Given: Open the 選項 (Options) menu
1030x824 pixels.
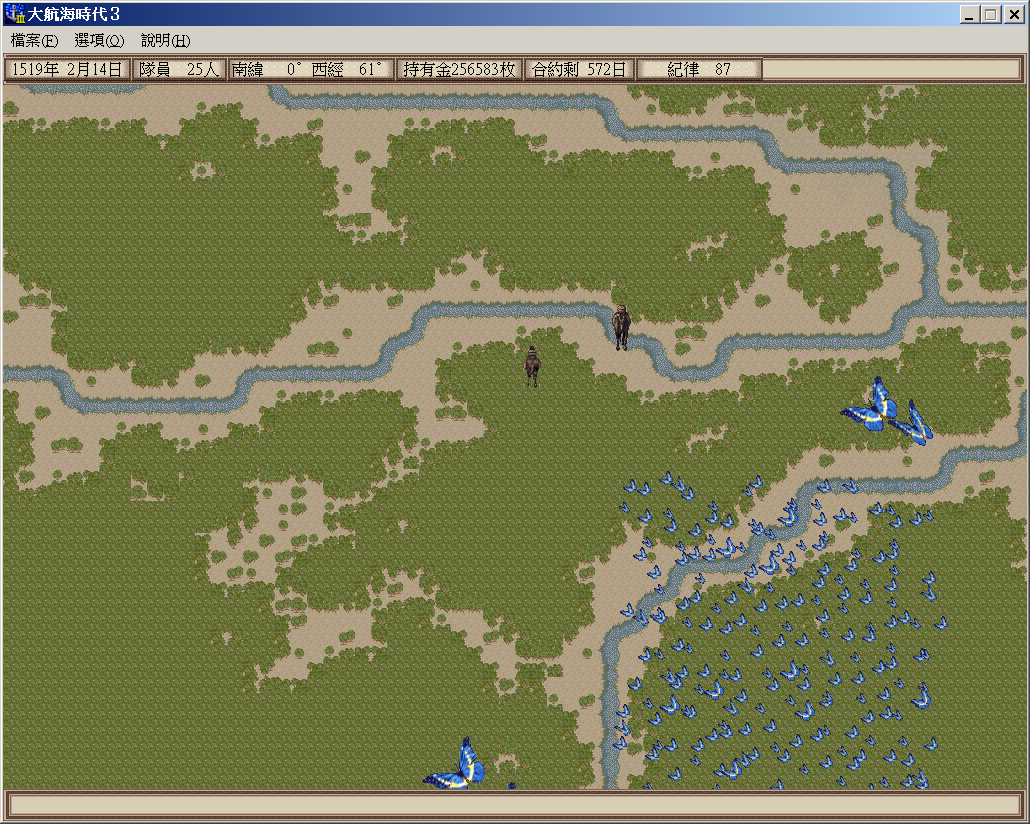Looking at the screenshot, I should pos(99,41).
